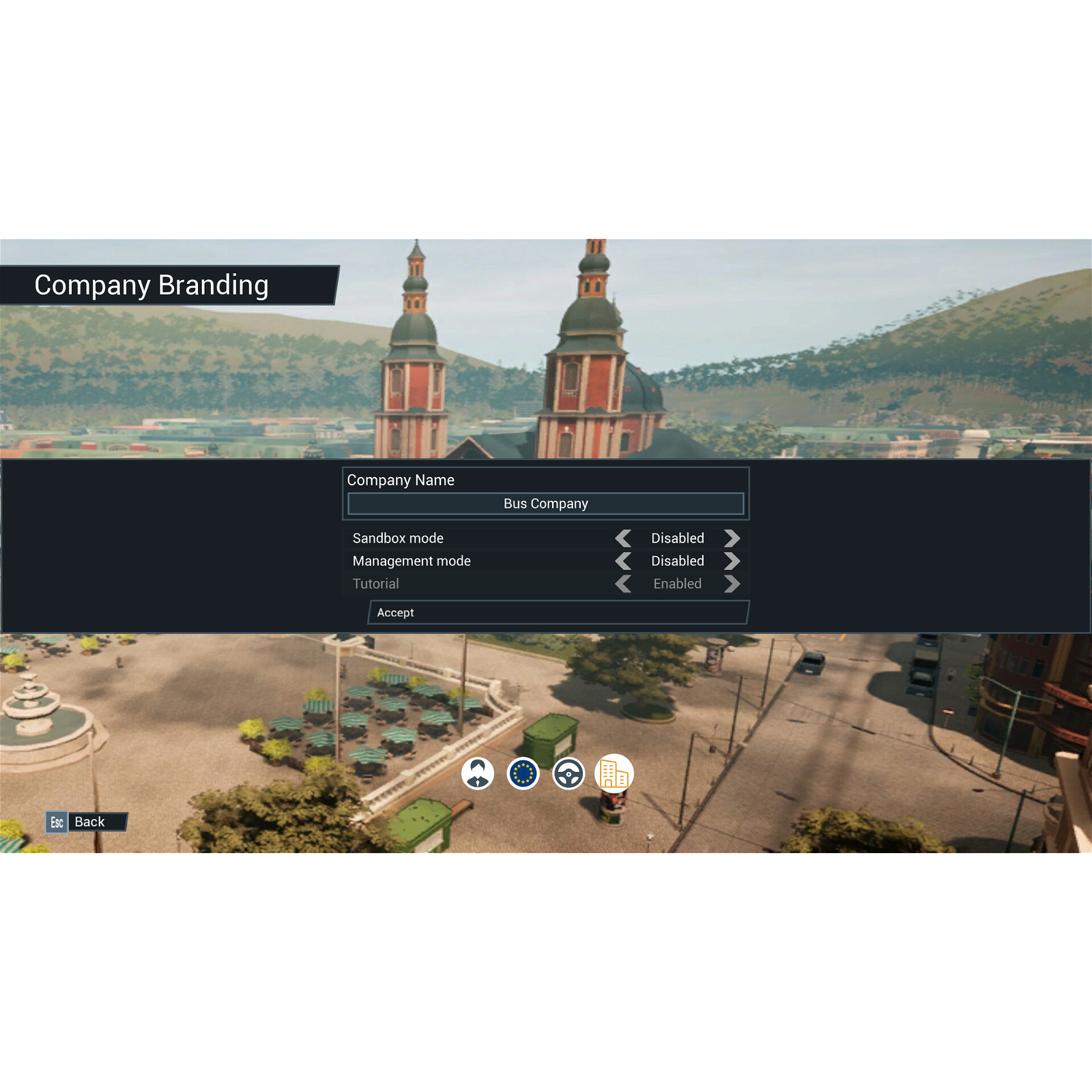Toggle the Management mode Disabled value
This screenshot has height=1092, width=1092.
(x=677, y=561)
